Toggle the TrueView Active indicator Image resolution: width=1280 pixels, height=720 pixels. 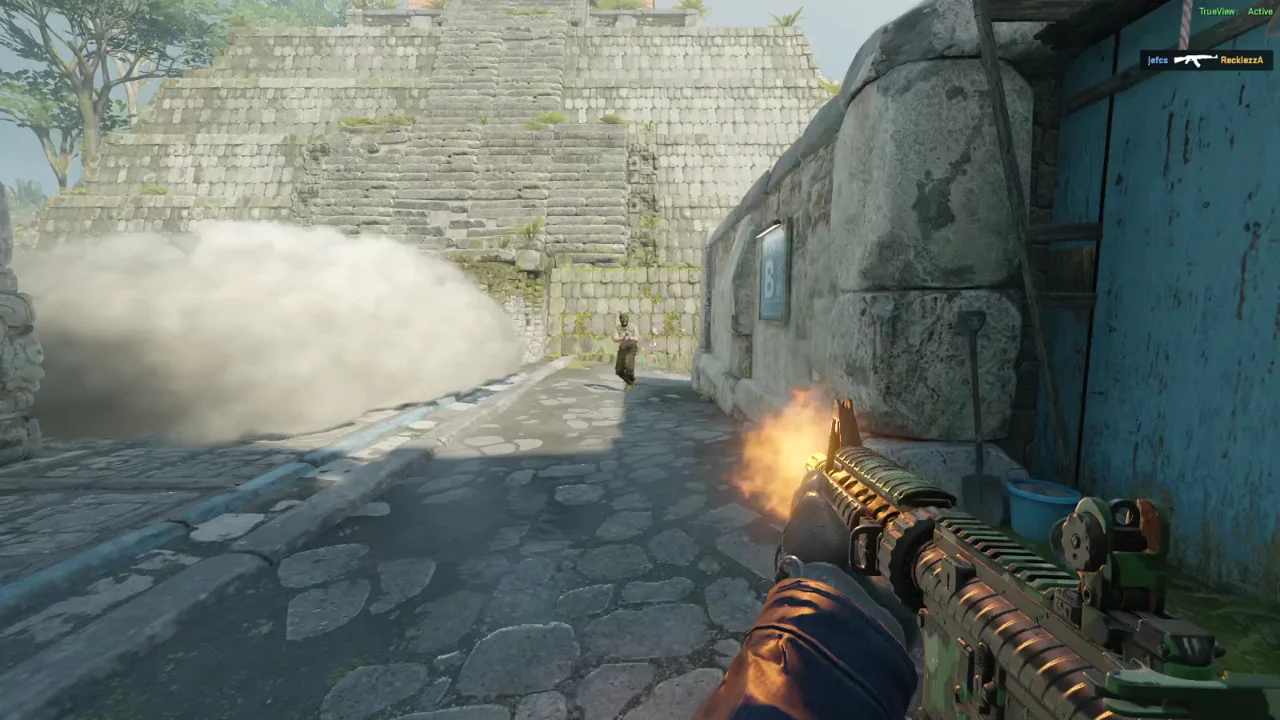(1235, 11)
